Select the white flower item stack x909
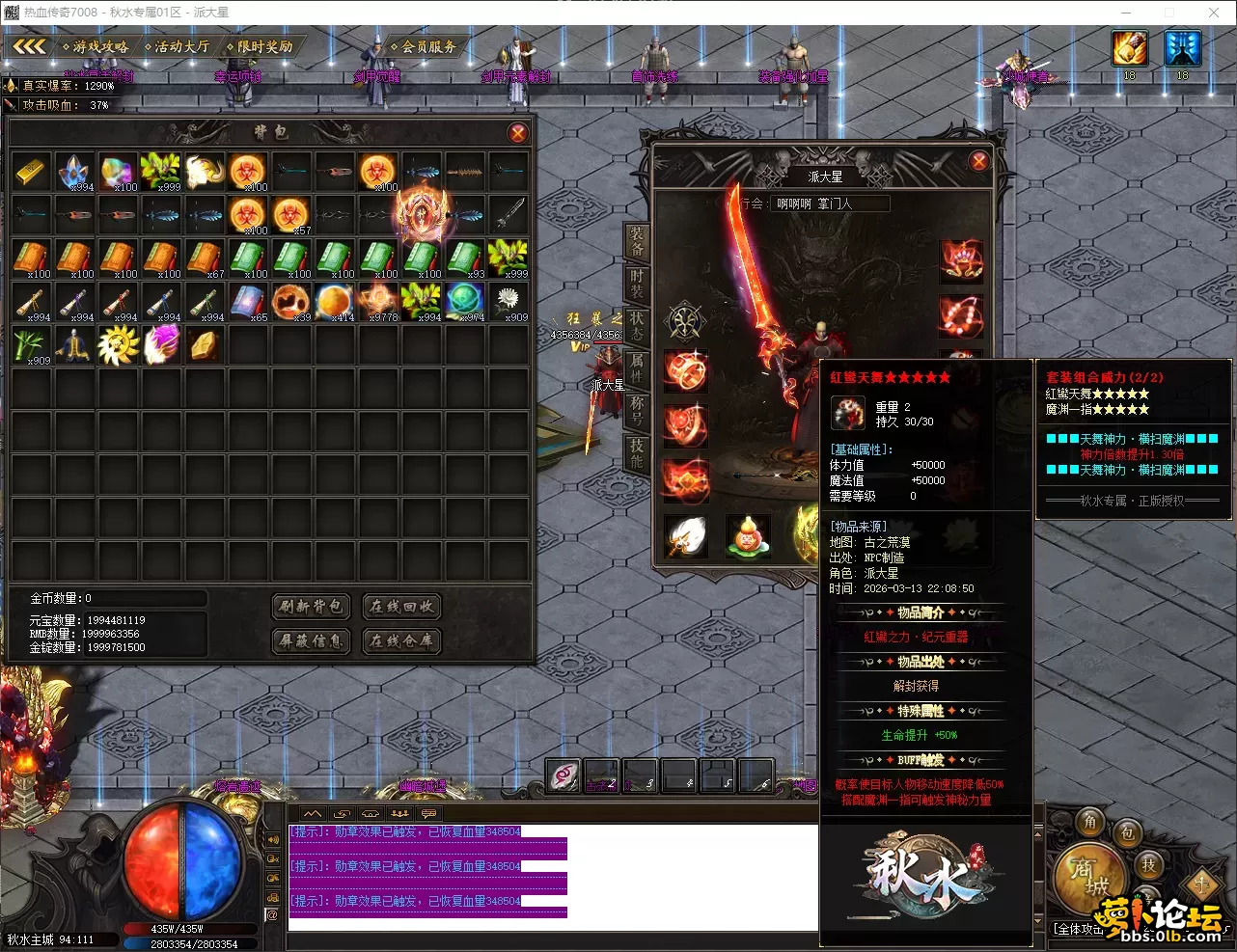 click(x=509, y=302)
